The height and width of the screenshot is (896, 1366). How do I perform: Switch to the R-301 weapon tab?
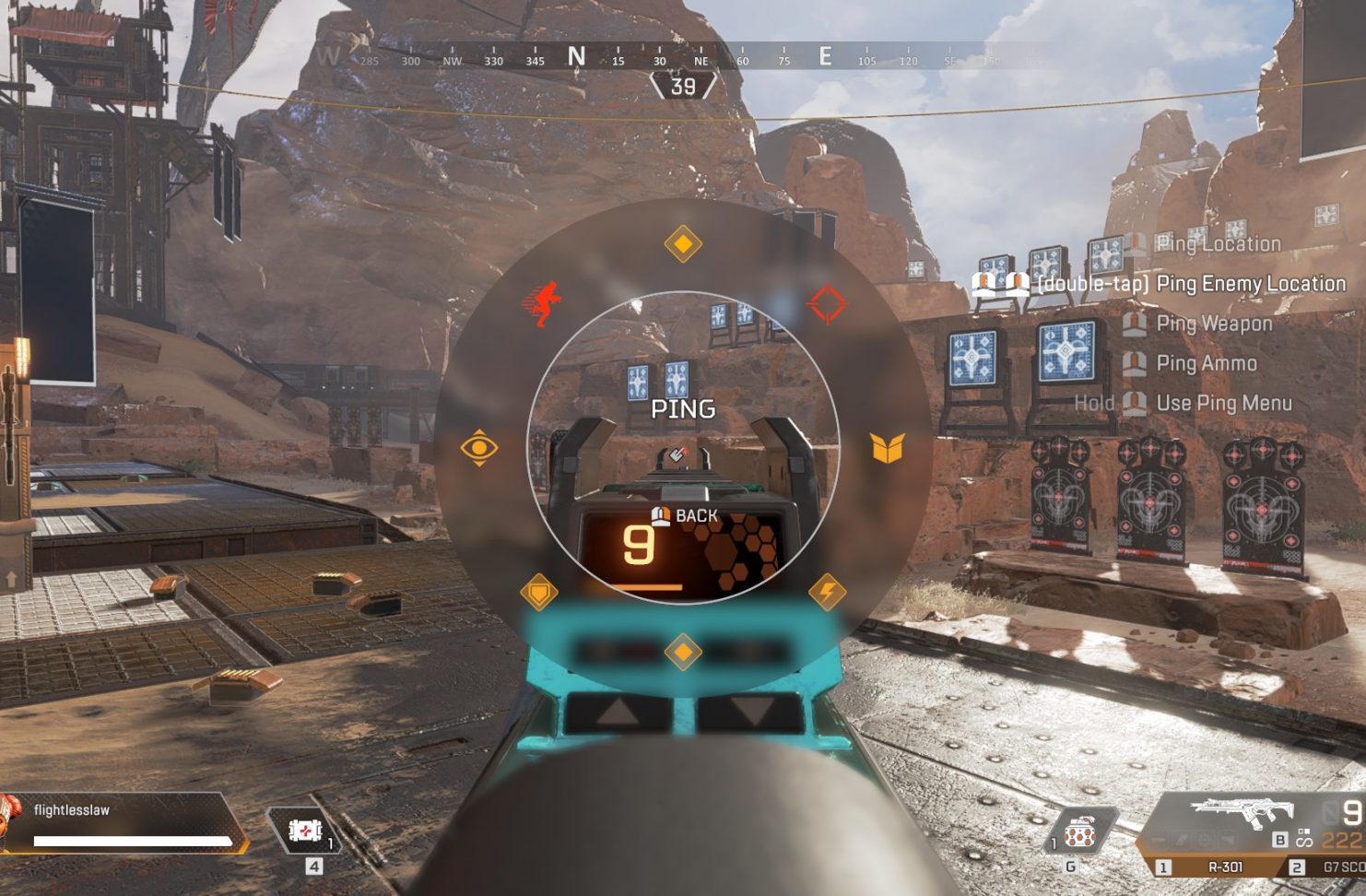[1215, 867]
